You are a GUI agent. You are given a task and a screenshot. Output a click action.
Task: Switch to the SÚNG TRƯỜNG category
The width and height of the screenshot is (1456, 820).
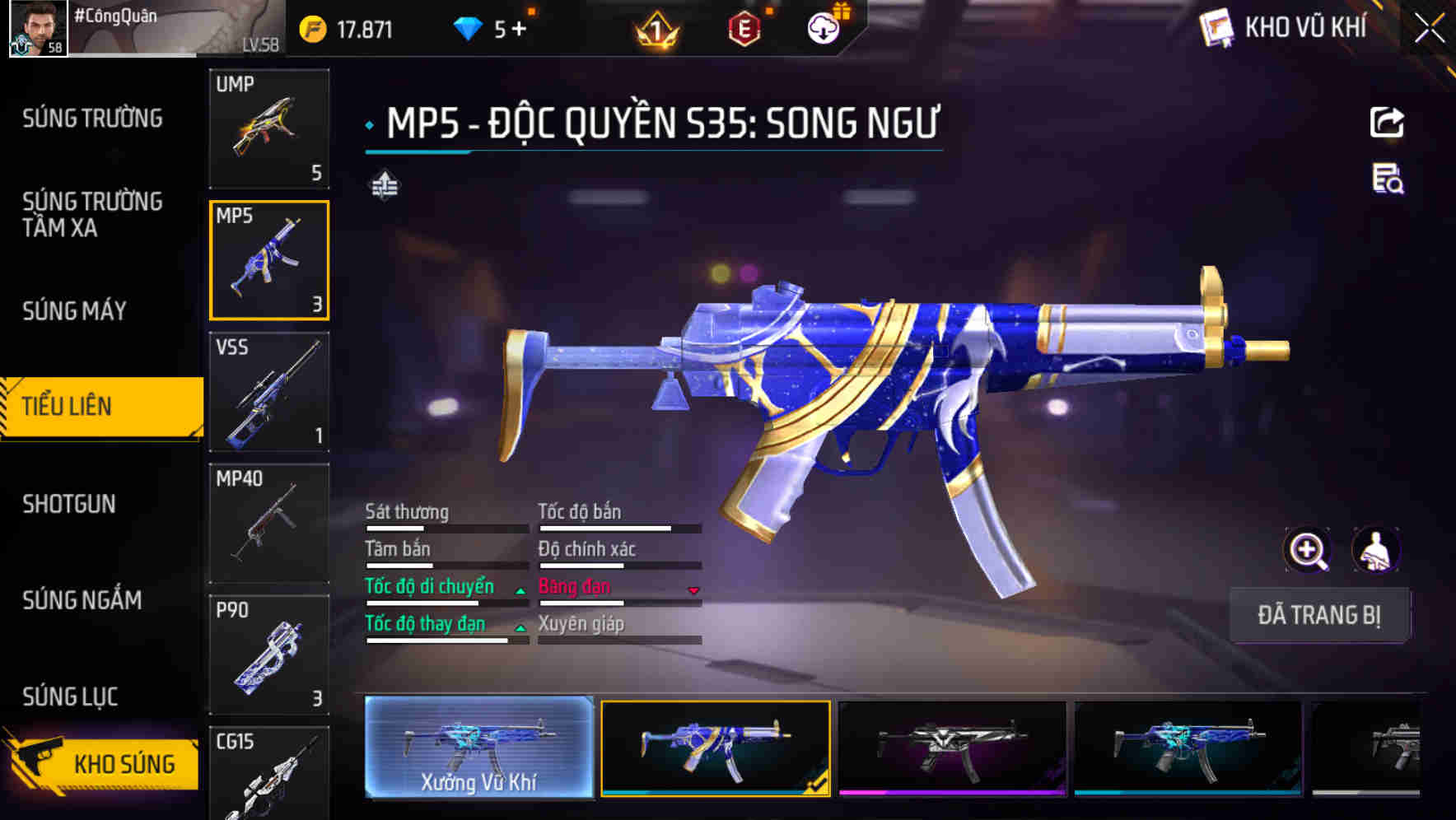click(x=91, y=119)
